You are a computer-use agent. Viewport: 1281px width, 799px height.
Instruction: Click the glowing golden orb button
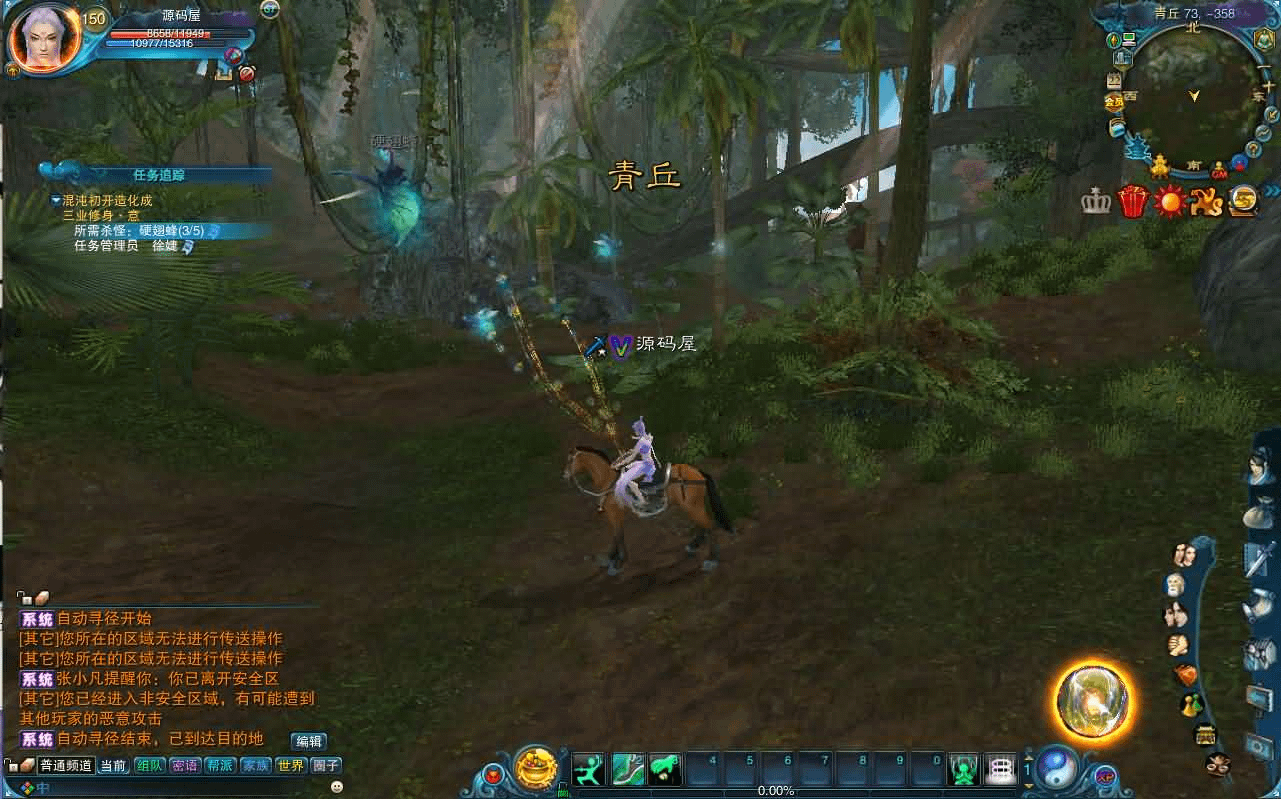point(1093,700)
